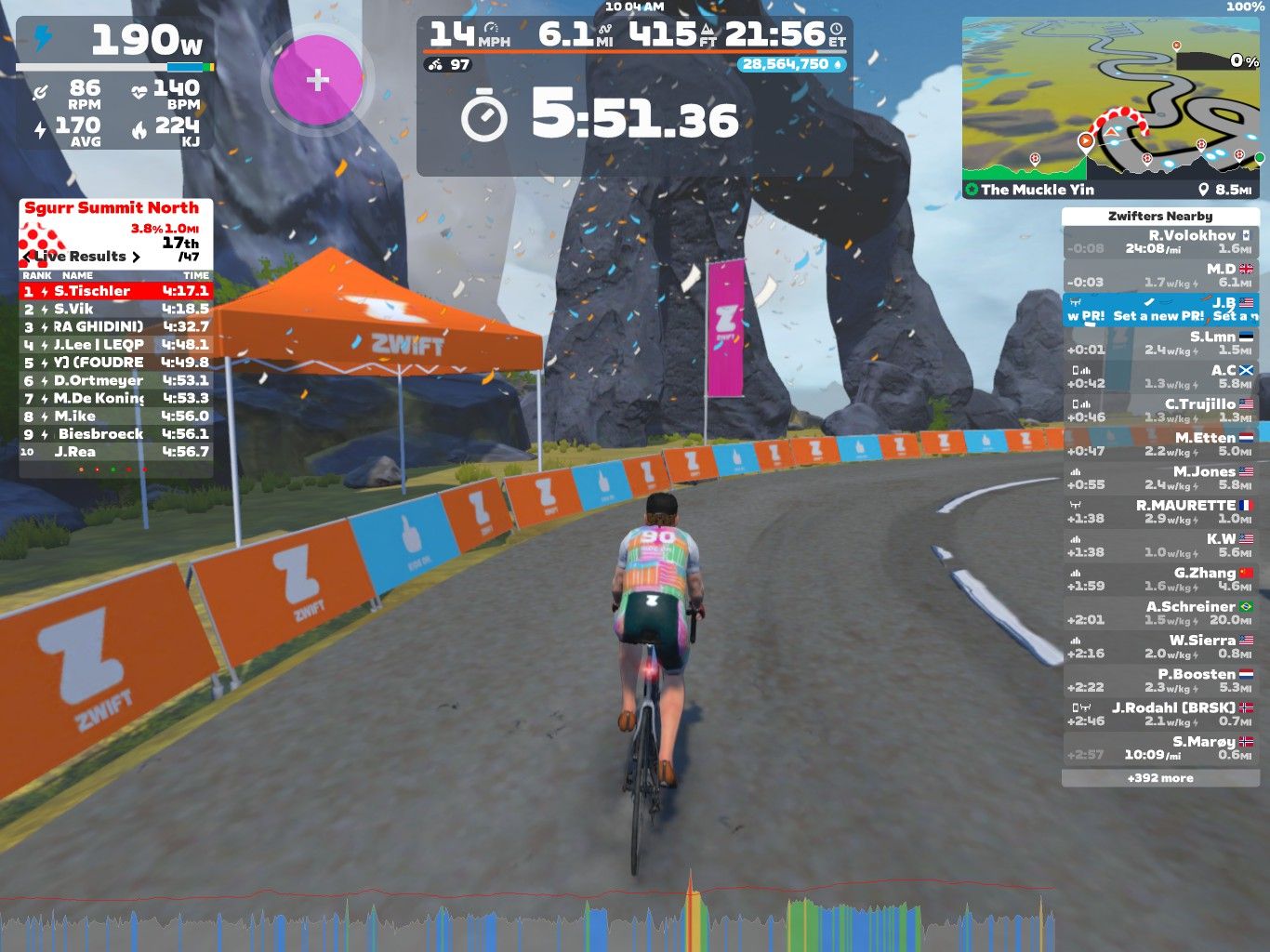Choose M.Etten from the nearby riders
Viewport: 1270px width, 952px height.
[1160, 444]
